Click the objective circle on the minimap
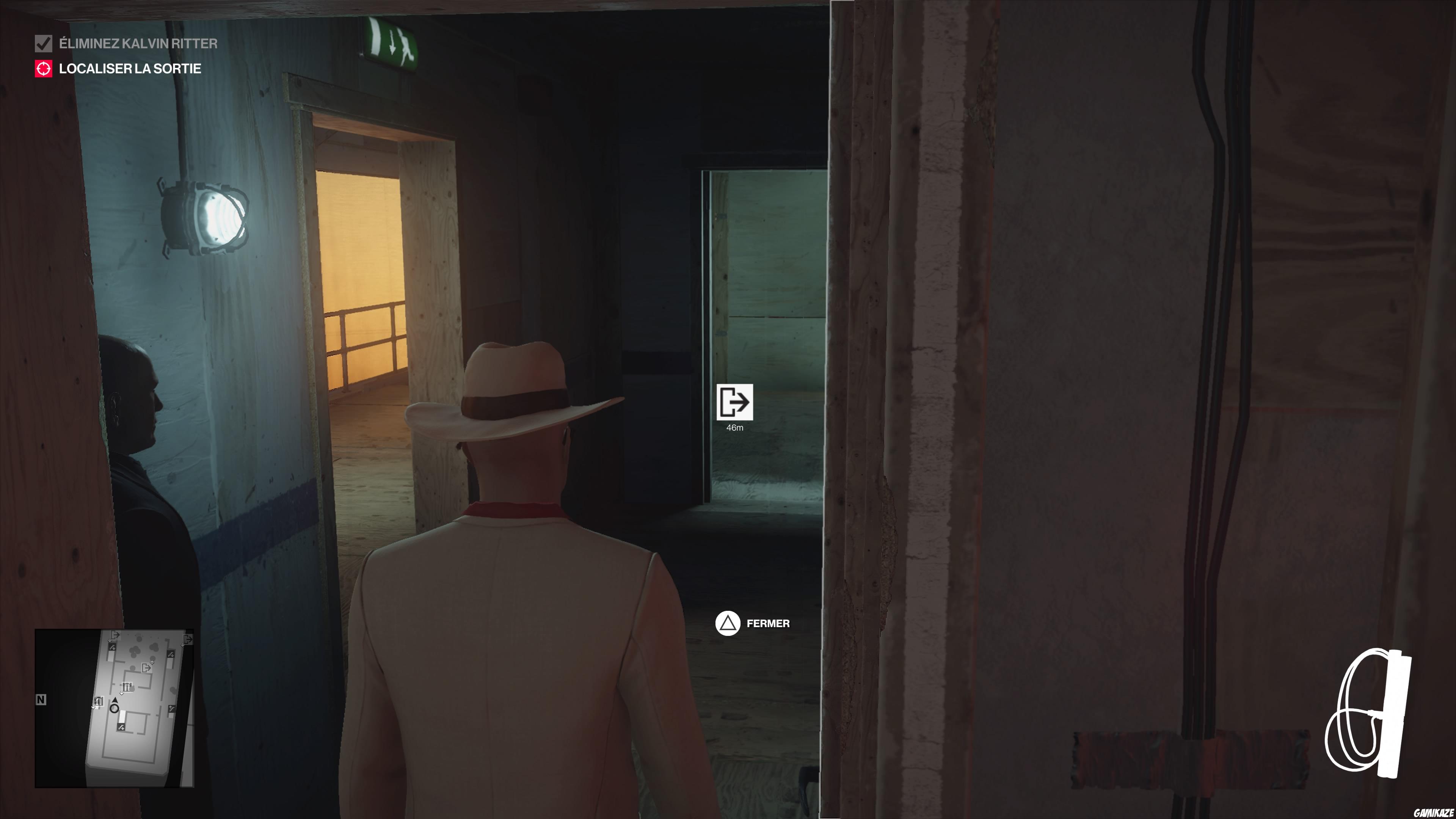This screenshot has width=1456, height=819. (x=114, y=710)
